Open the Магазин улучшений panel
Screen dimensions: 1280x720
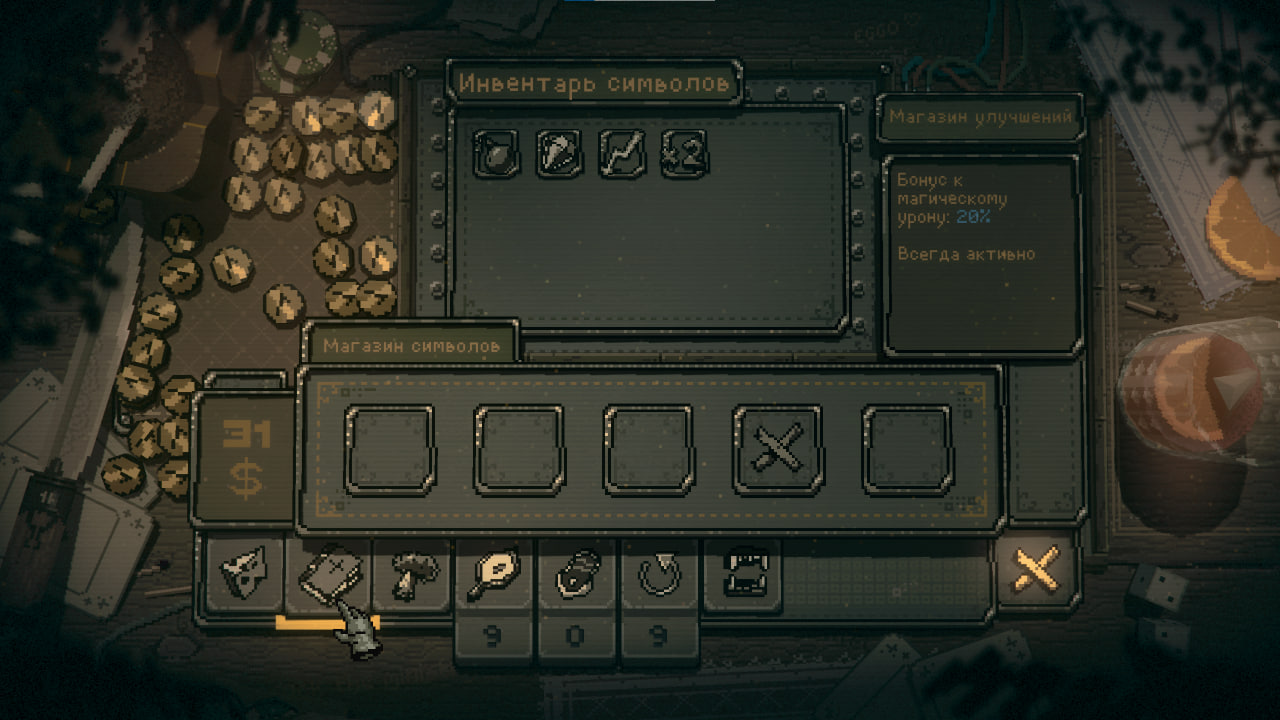[980, 117]
